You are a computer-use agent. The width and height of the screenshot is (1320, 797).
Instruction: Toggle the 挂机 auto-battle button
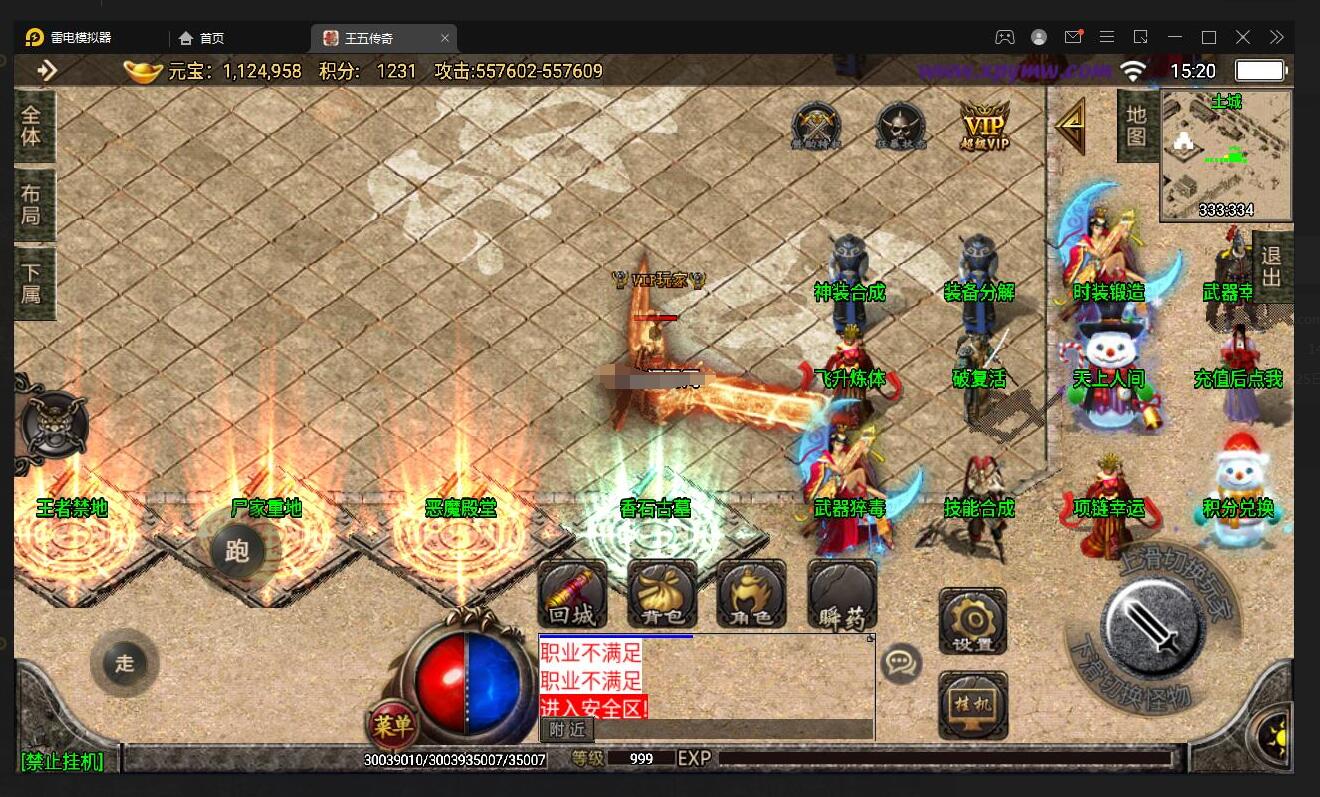click(973, 704)
